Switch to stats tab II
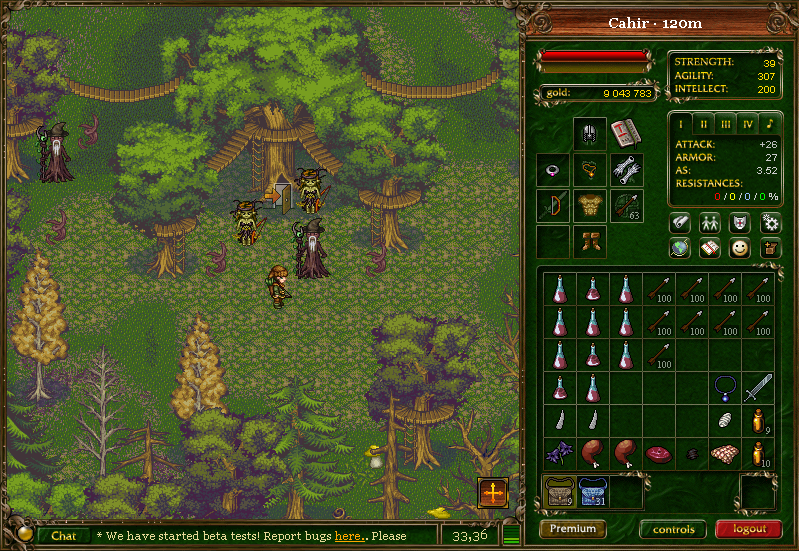Screen dimensions: 799x551 point(704,124)
